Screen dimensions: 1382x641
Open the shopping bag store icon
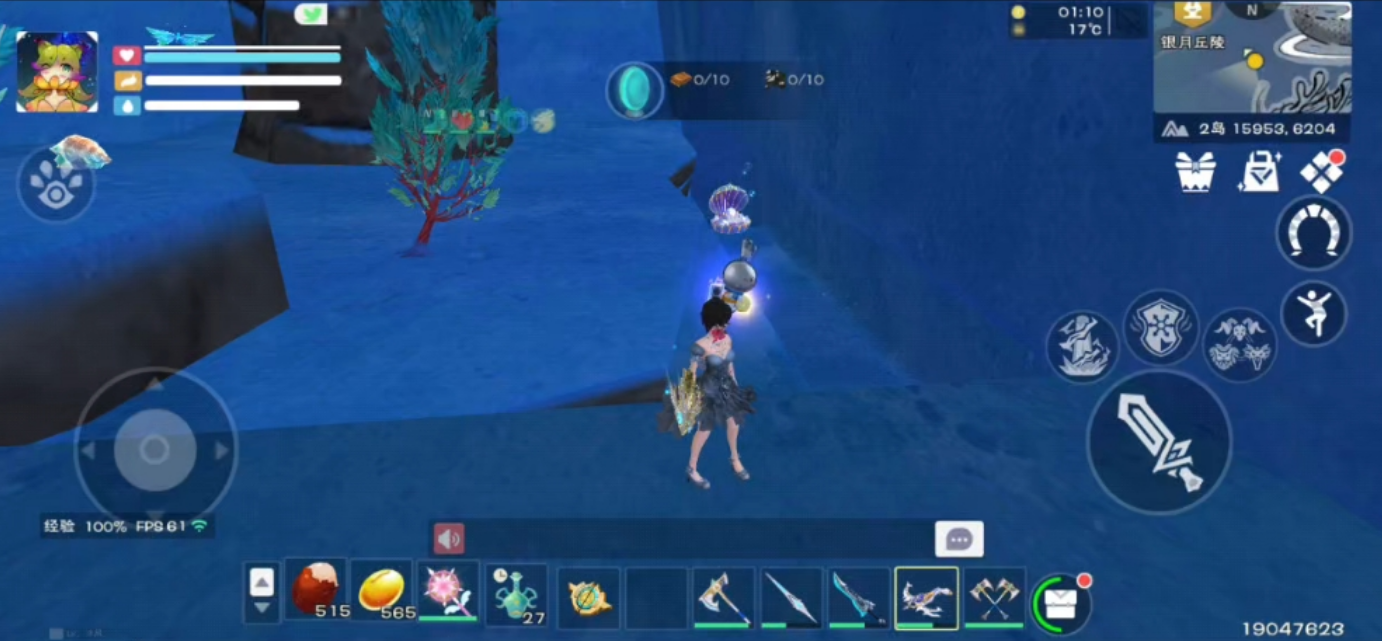1258,172
